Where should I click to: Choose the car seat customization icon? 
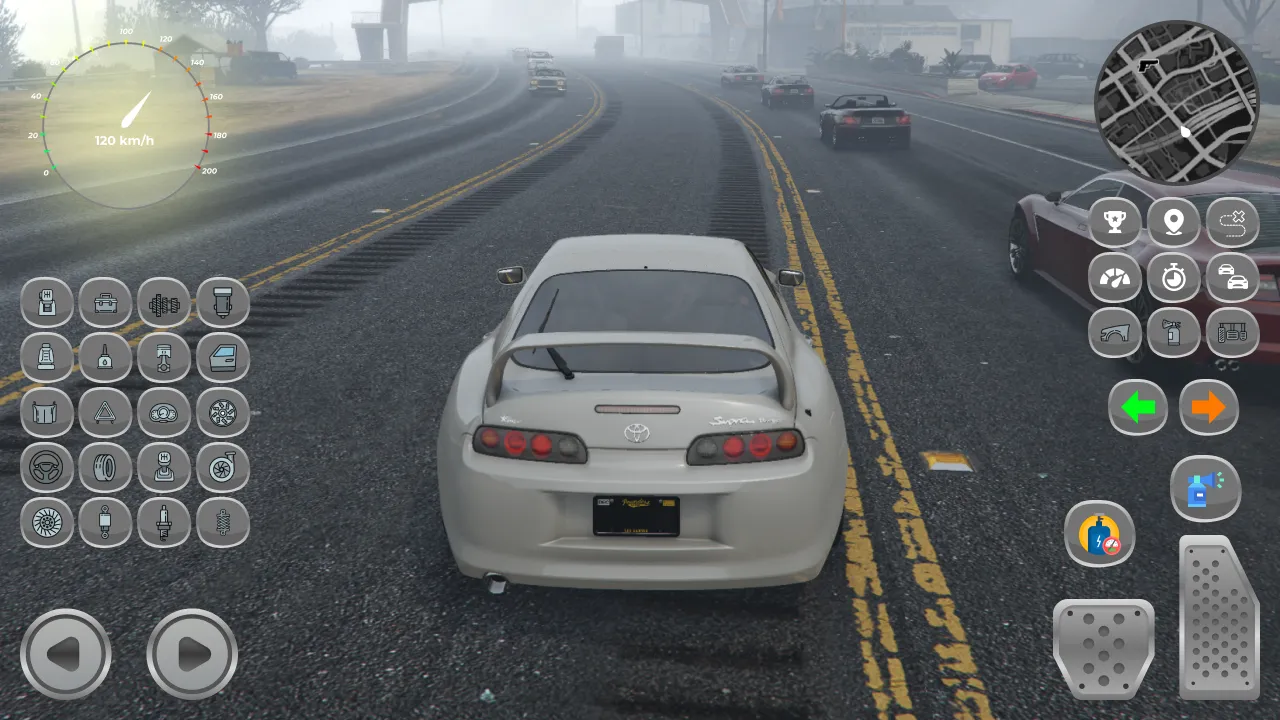46,359
